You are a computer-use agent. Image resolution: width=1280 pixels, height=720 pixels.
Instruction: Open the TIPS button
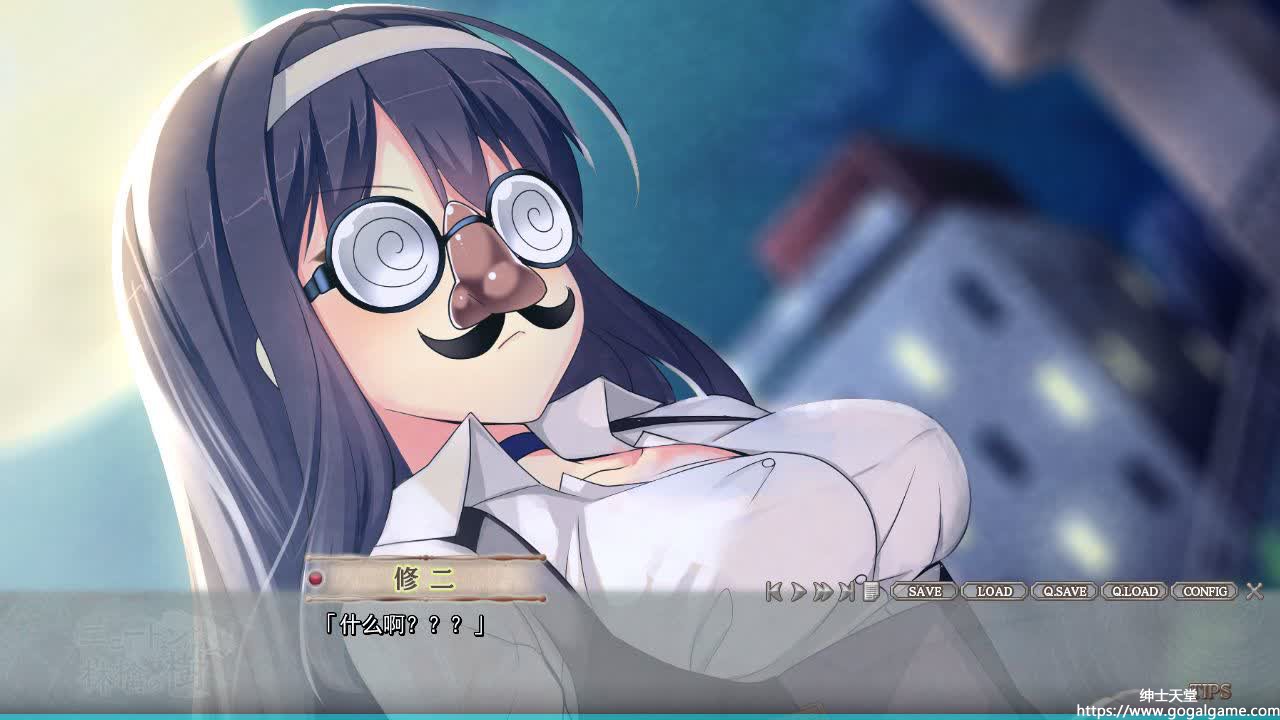tap(1211, 691)
